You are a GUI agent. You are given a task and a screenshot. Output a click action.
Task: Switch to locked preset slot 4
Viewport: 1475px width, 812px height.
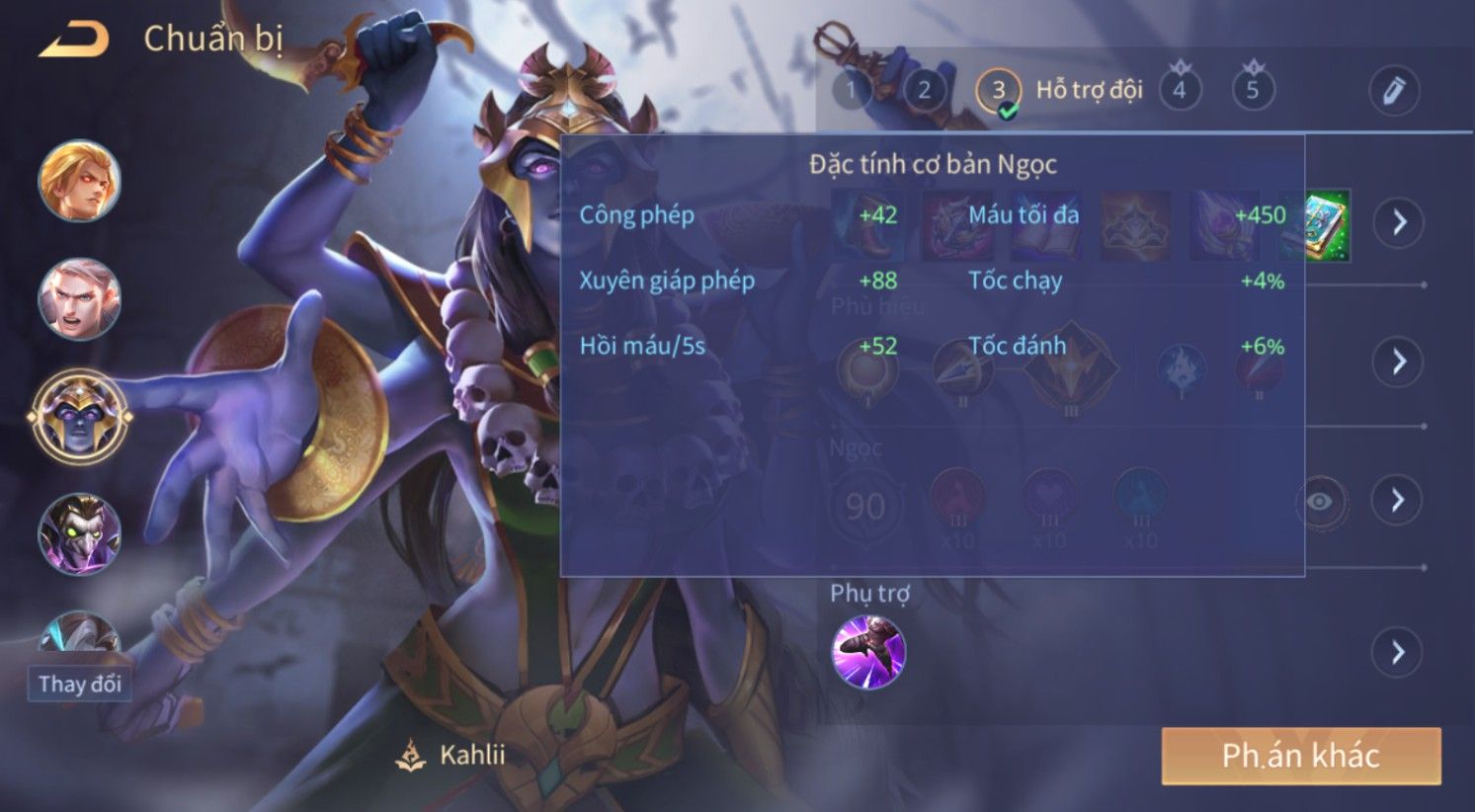1179,91
